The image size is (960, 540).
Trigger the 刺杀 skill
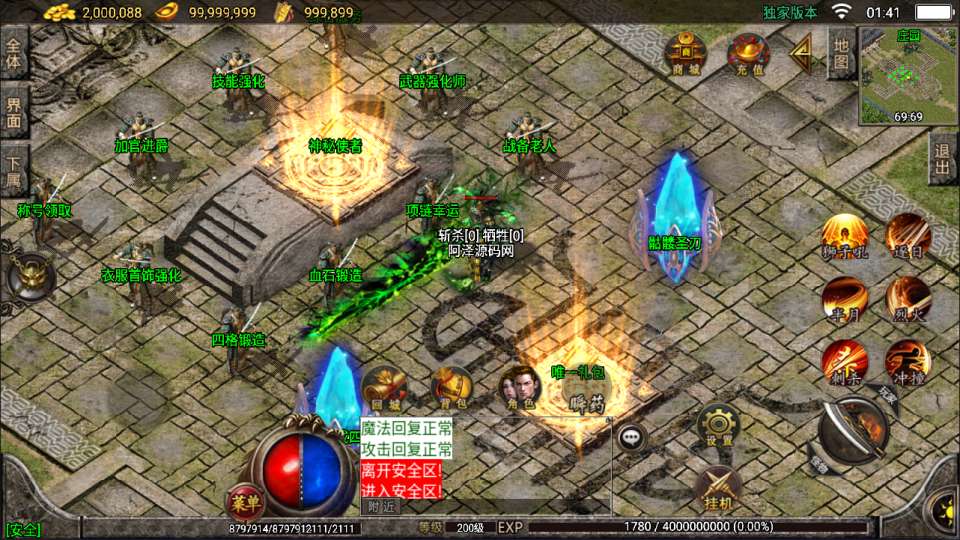[844, 361]
